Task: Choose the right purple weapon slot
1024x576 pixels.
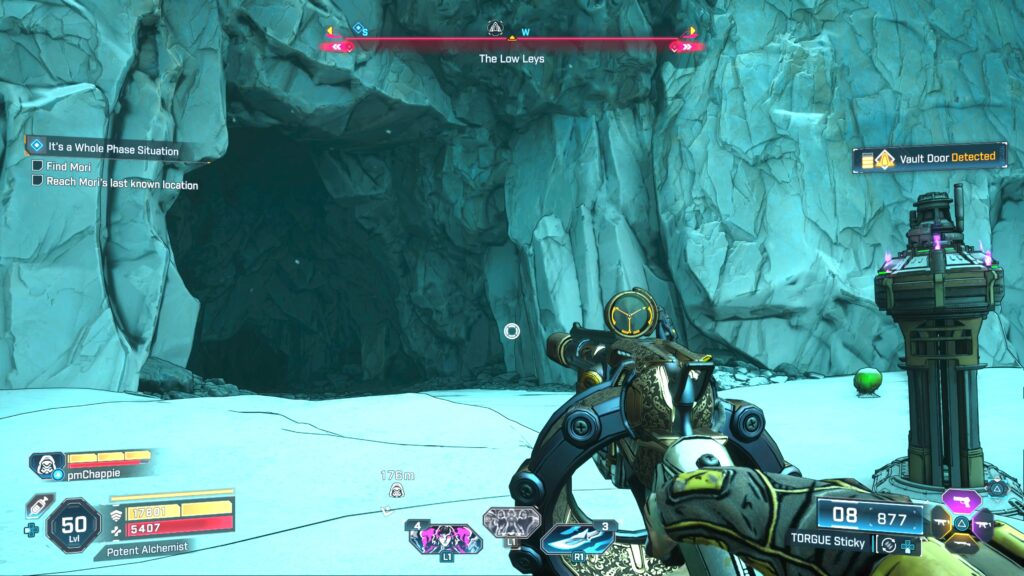Action: coord(982,522)
